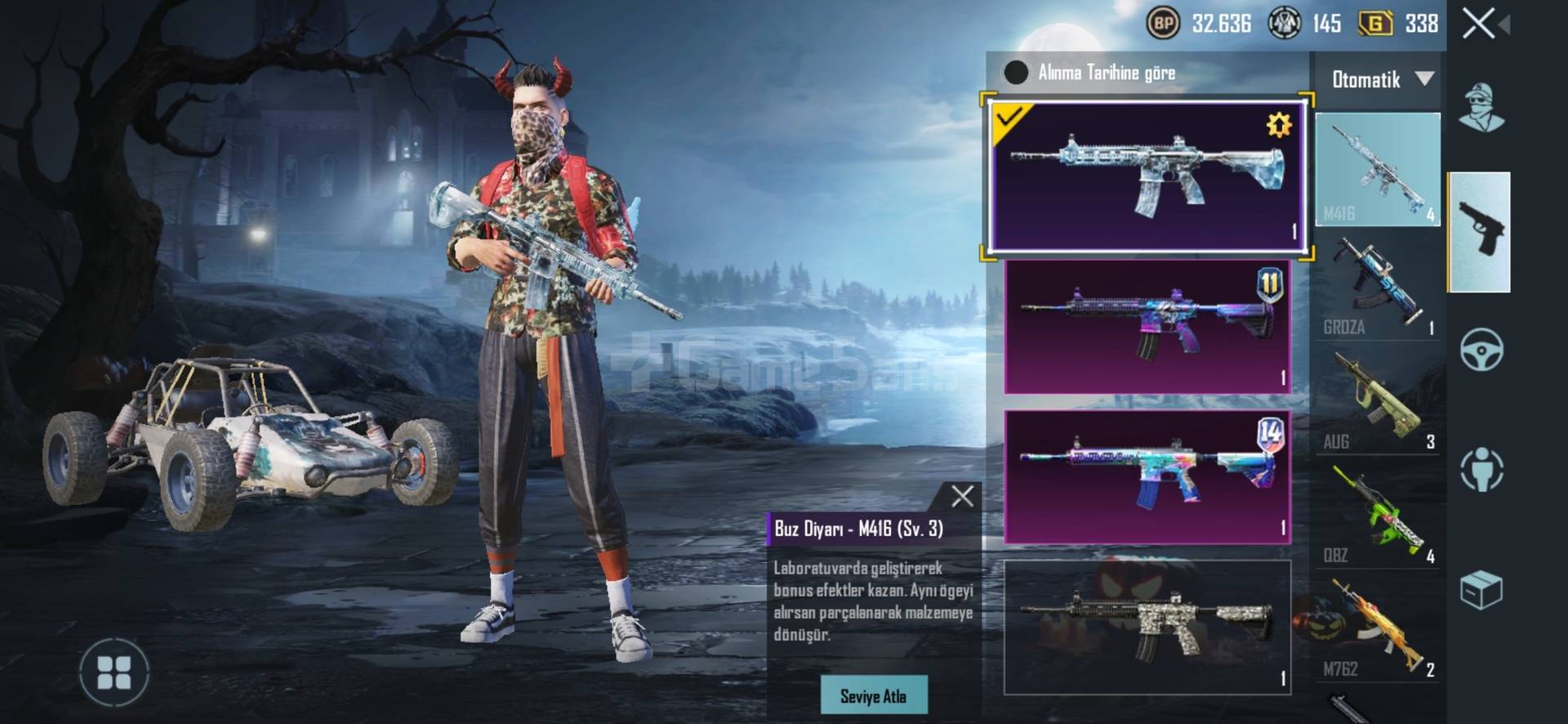
Task: Switch to the M416 weapon category
Action: tap(1378, 170)
